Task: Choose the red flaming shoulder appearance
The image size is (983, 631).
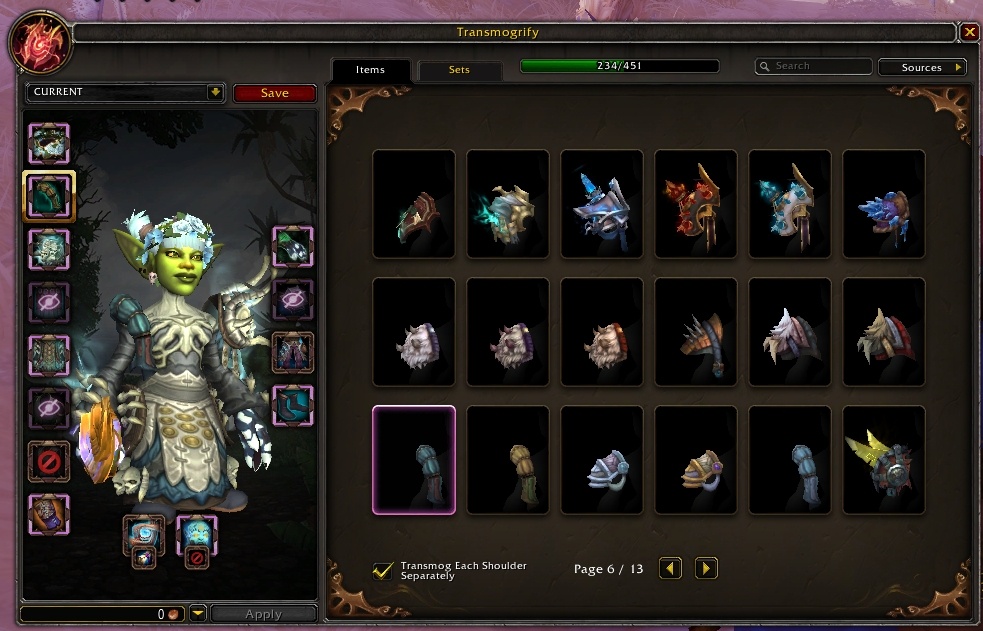Action: coord(696,204)
